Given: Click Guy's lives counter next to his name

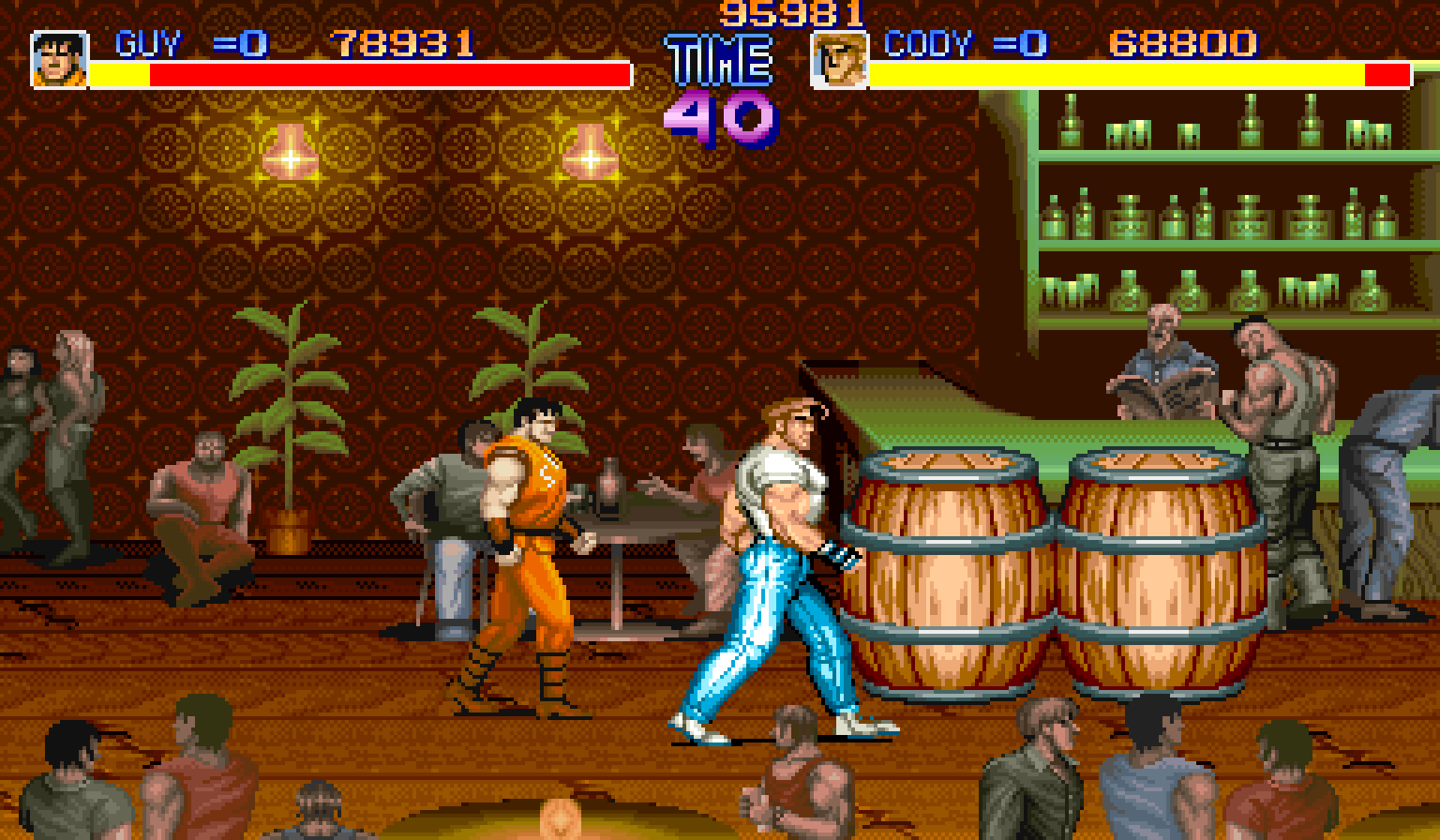Looking at the screenshot, I should click(242, 41).
